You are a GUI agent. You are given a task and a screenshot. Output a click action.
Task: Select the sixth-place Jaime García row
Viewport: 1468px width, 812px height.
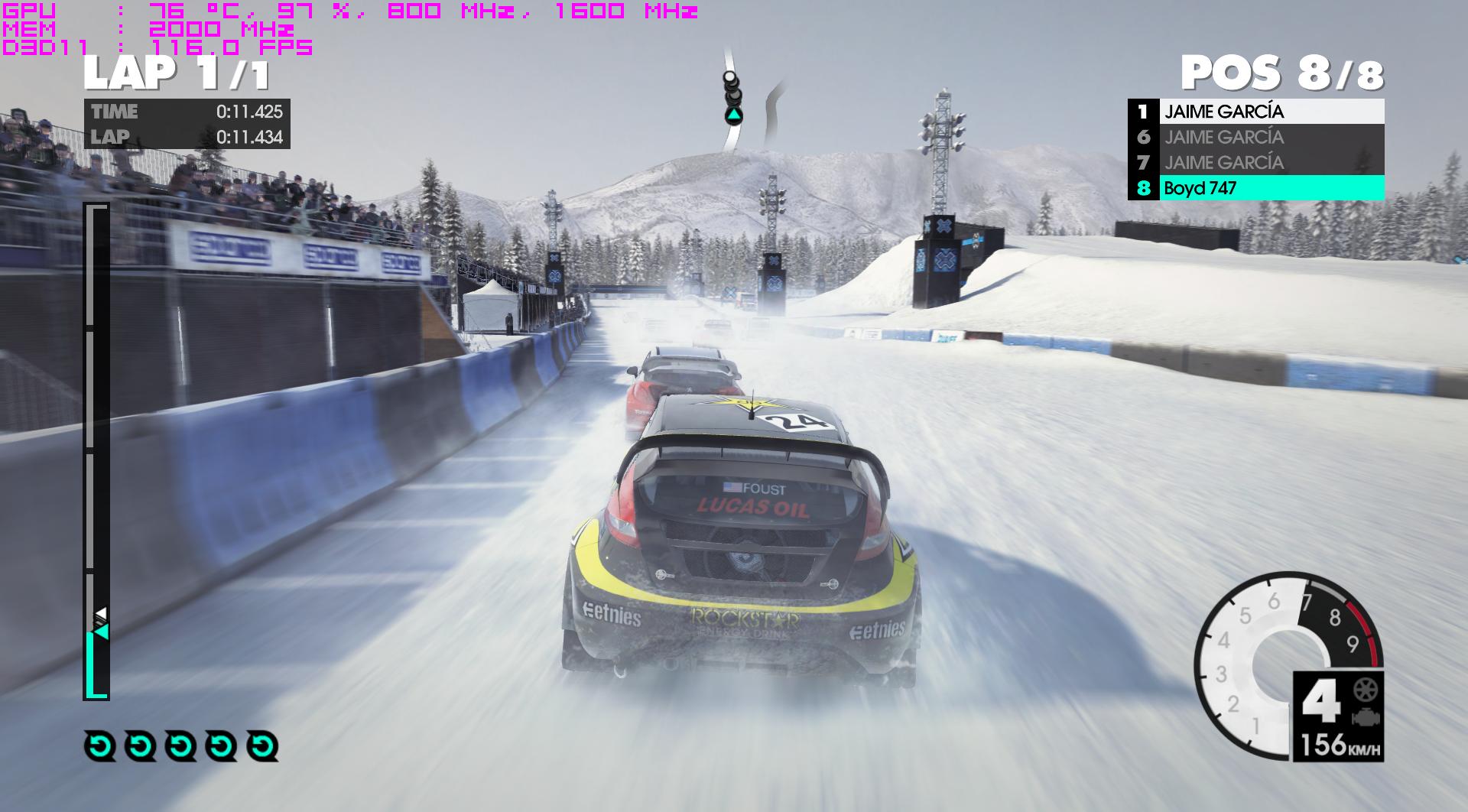(1255, 138)
